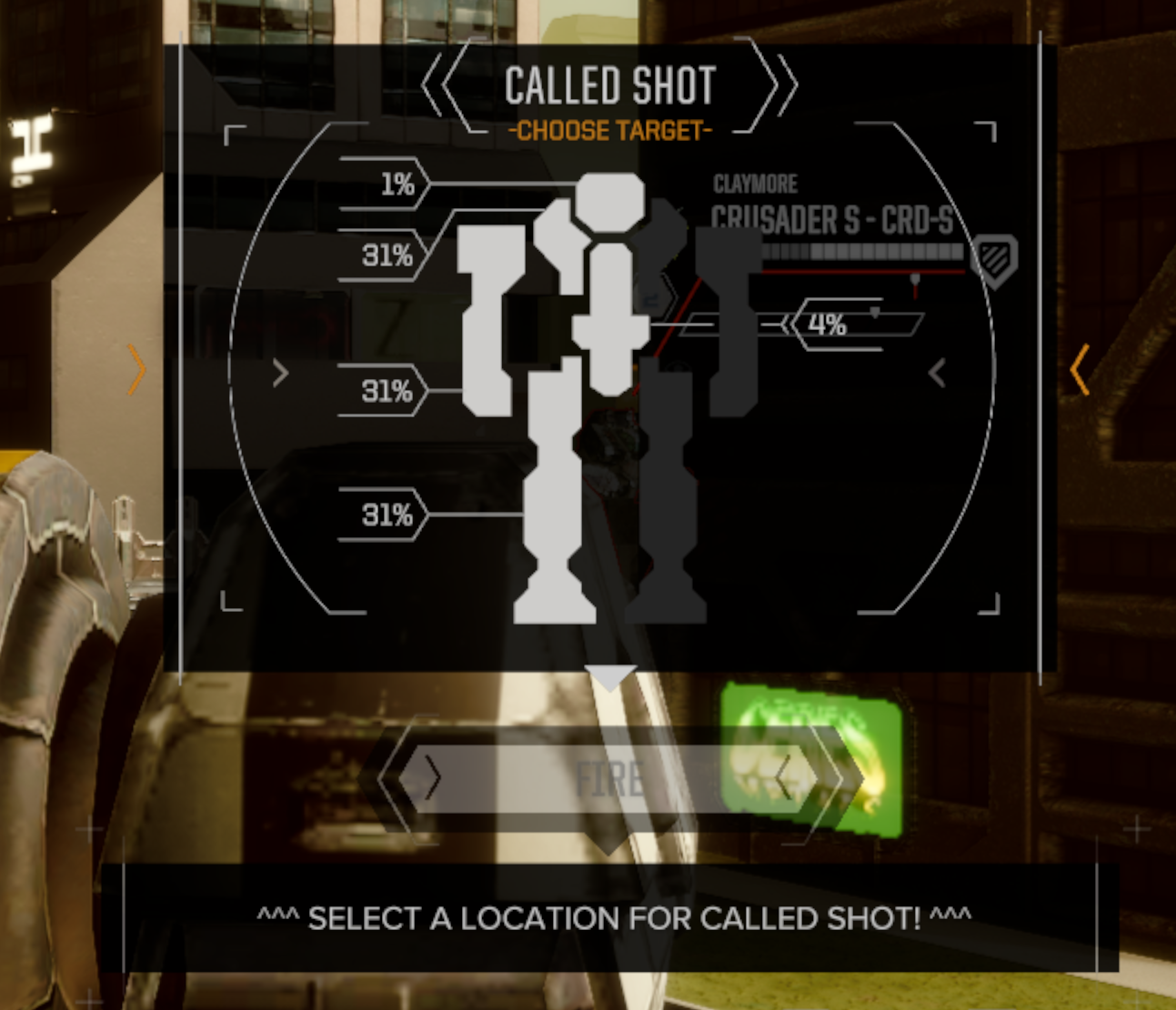
Task: Click the guarded shield icon beside the armor bar
Action: 993,261
